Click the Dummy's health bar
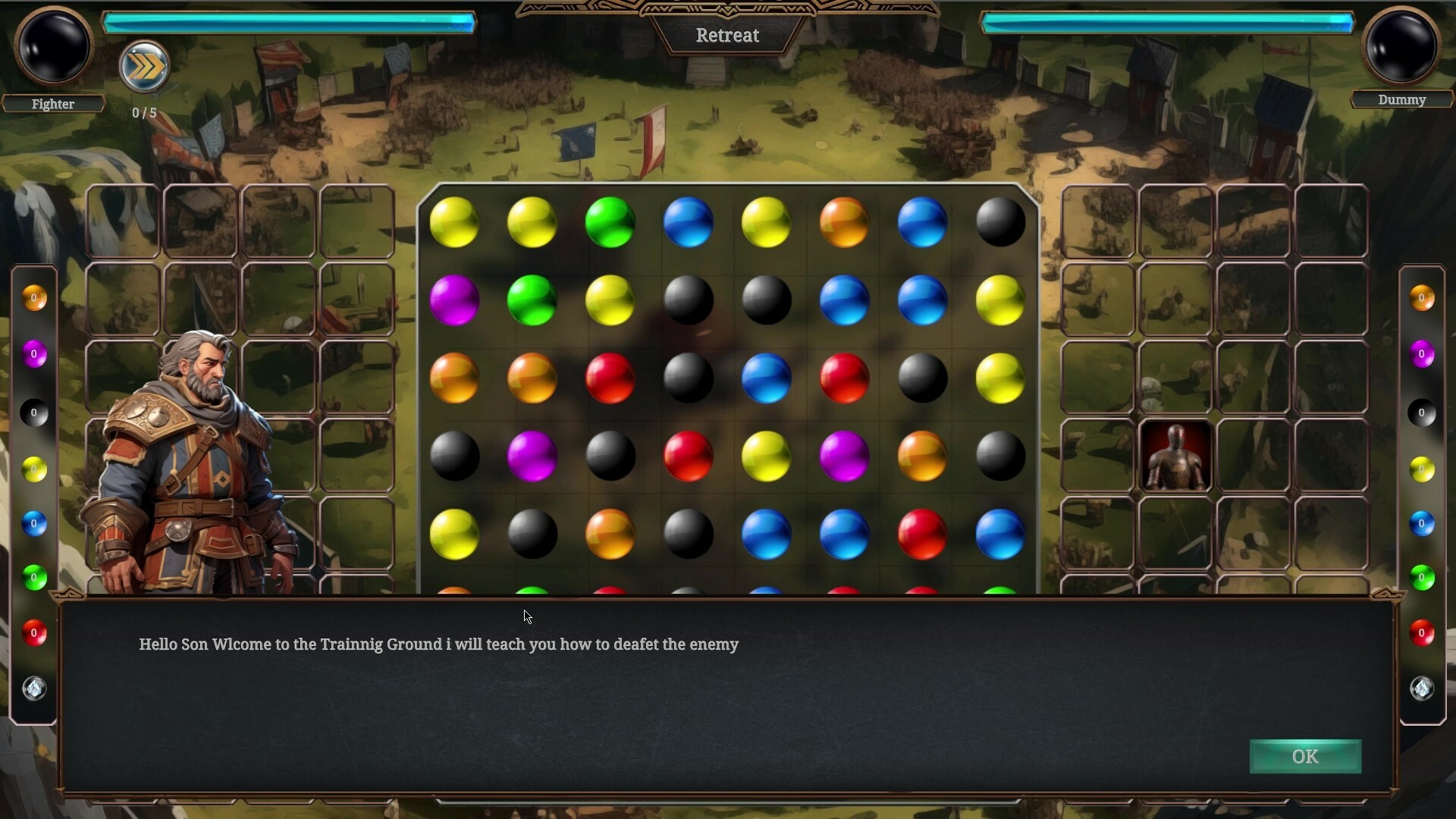1456x819 pixels. (1168, 23)
